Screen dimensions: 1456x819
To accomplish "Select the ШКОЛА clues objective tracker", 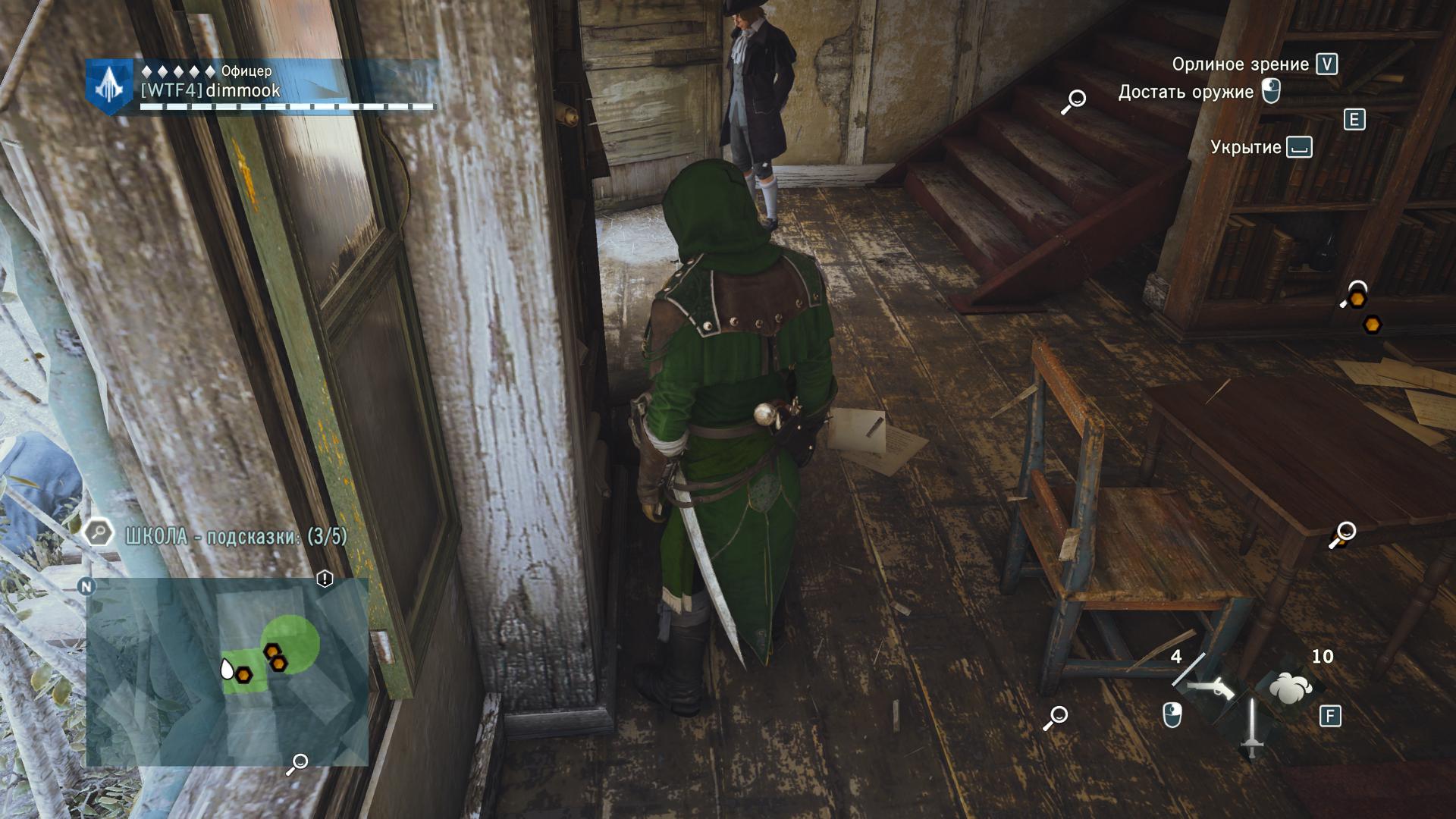I will click(x=235, y=537).
